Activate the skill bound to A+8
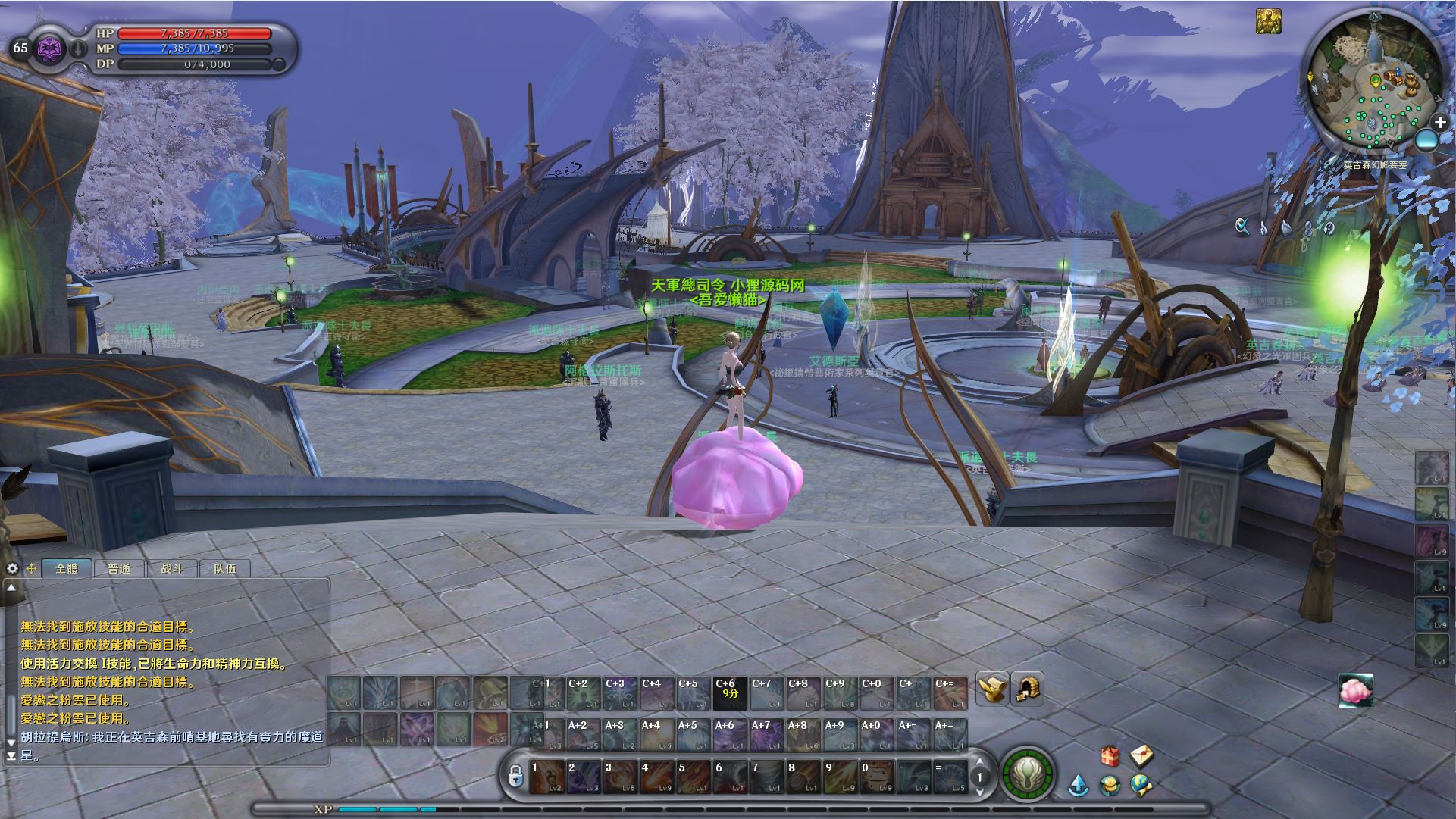The width and height of the screenshot is (1456, 819). coord(803,735)
